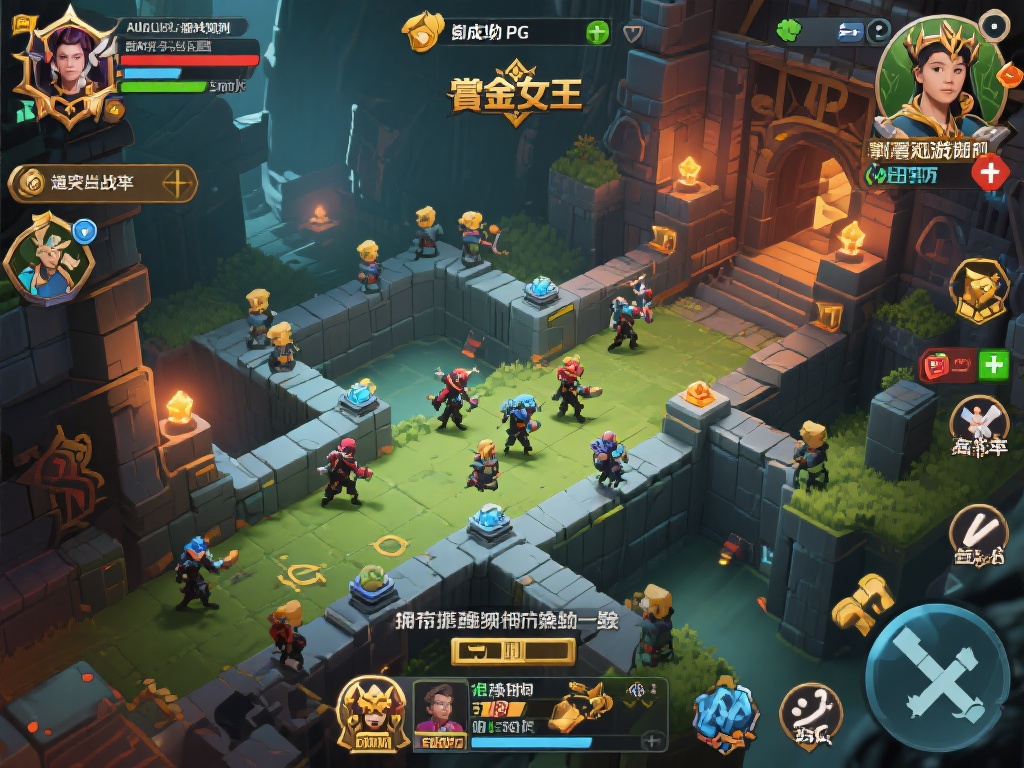Open the golden hexagon chest icon
Screen dimensions: 1024x768
coord(977,290)
